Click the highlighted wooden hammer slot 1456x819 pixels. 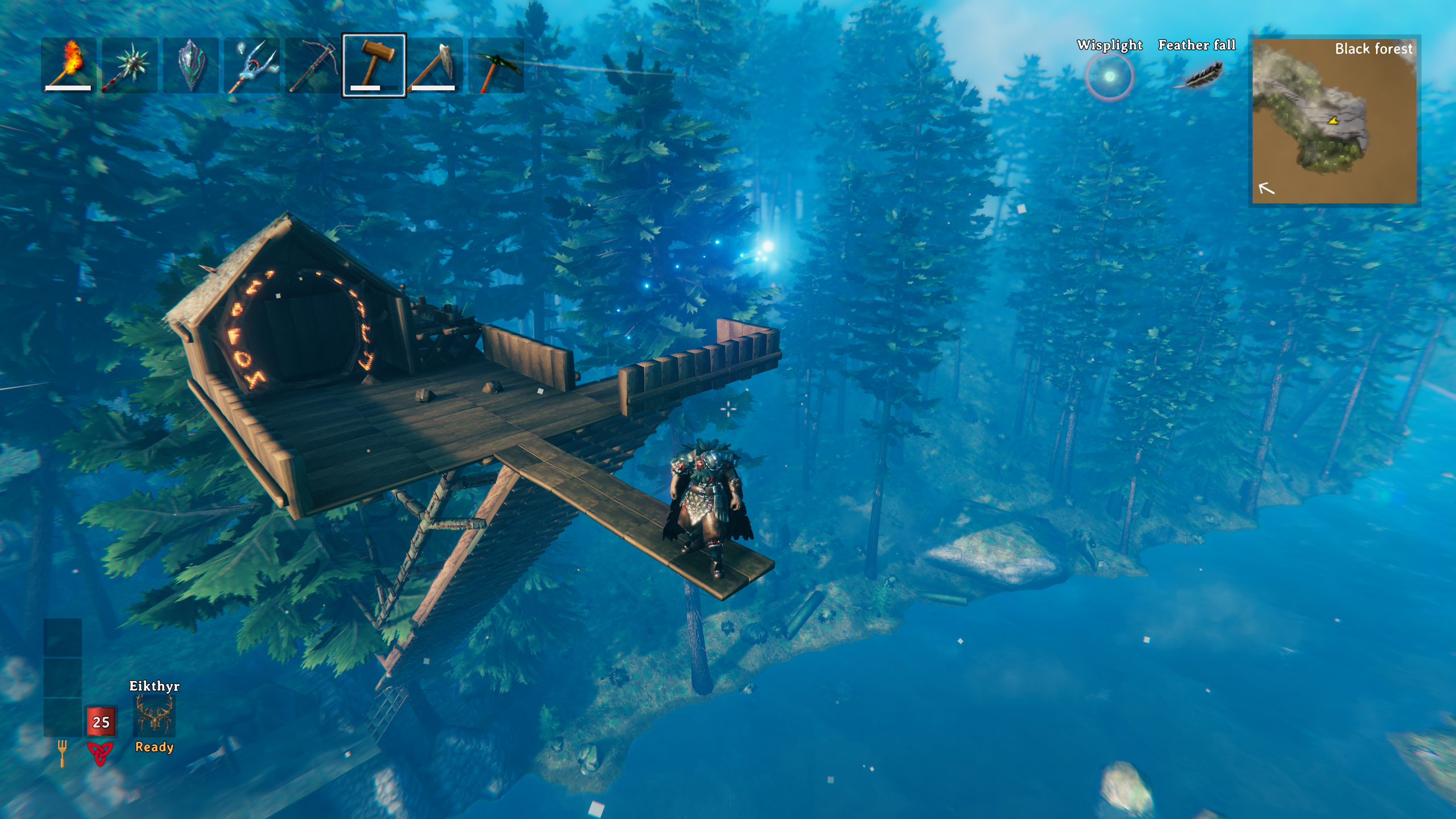374,65
